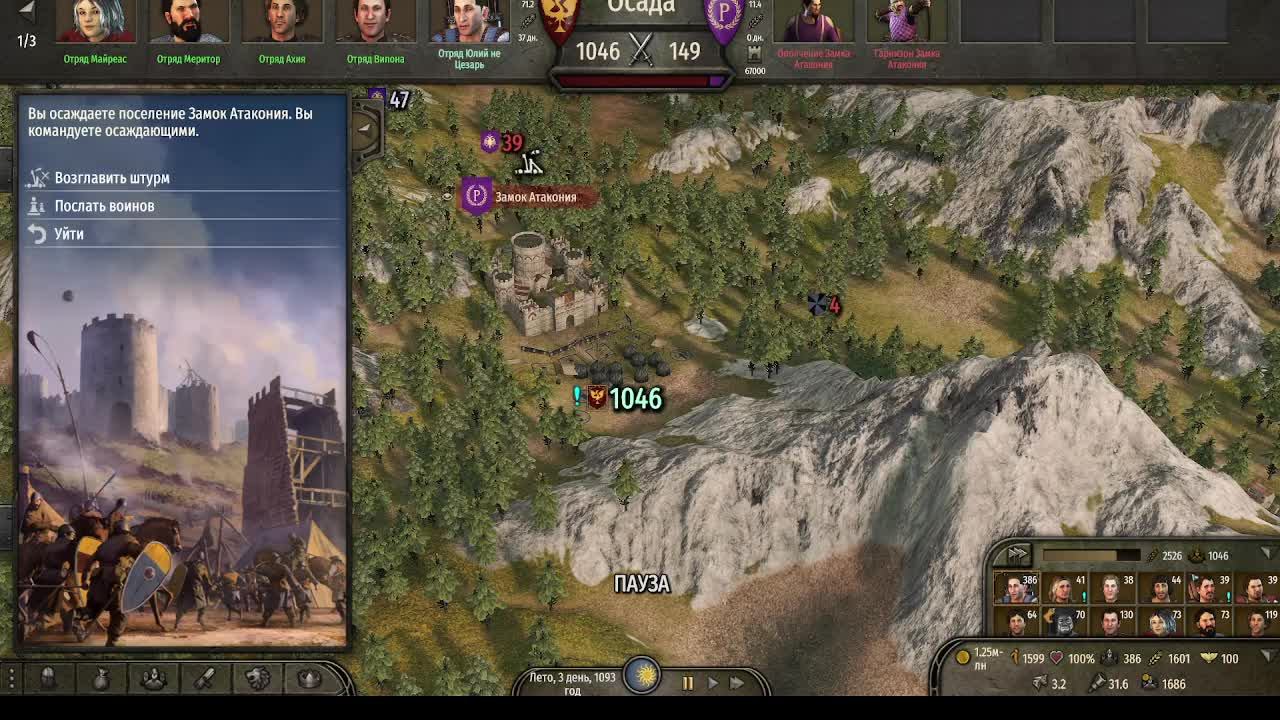Collapse the party panel with the double-chevron
Viewport: 1280px width, 720px height.
[x=1016, y=554]
